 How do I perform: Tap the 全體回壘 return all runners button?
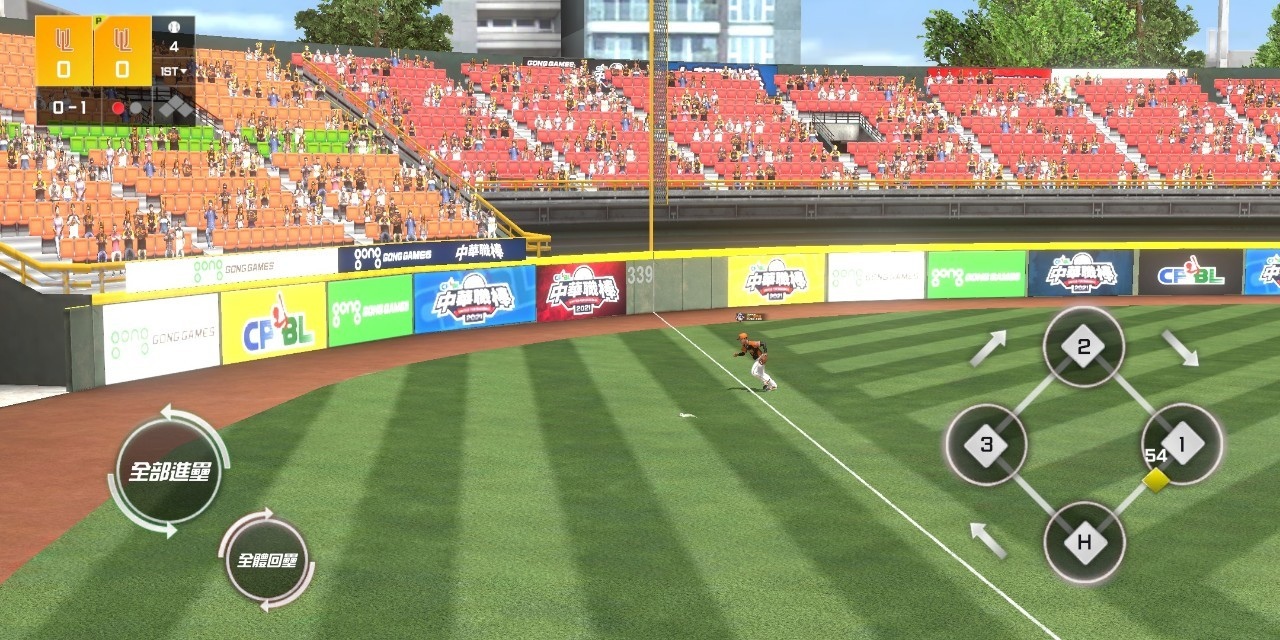click(x=265, y=559)
